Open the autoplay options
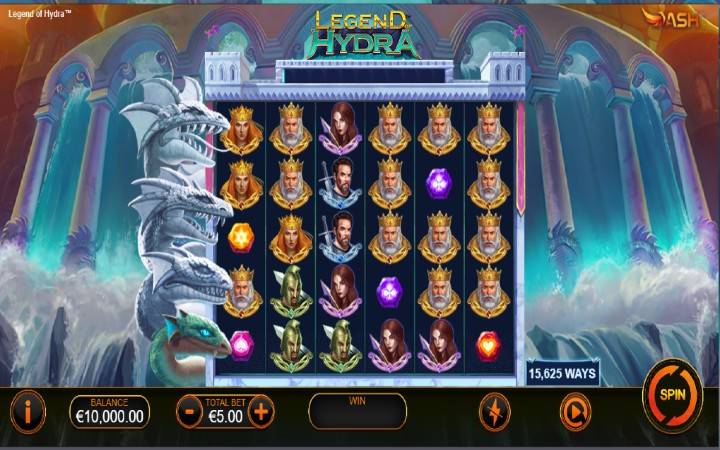The height and width of the screenshot is (450, 720). coord(573,410)
